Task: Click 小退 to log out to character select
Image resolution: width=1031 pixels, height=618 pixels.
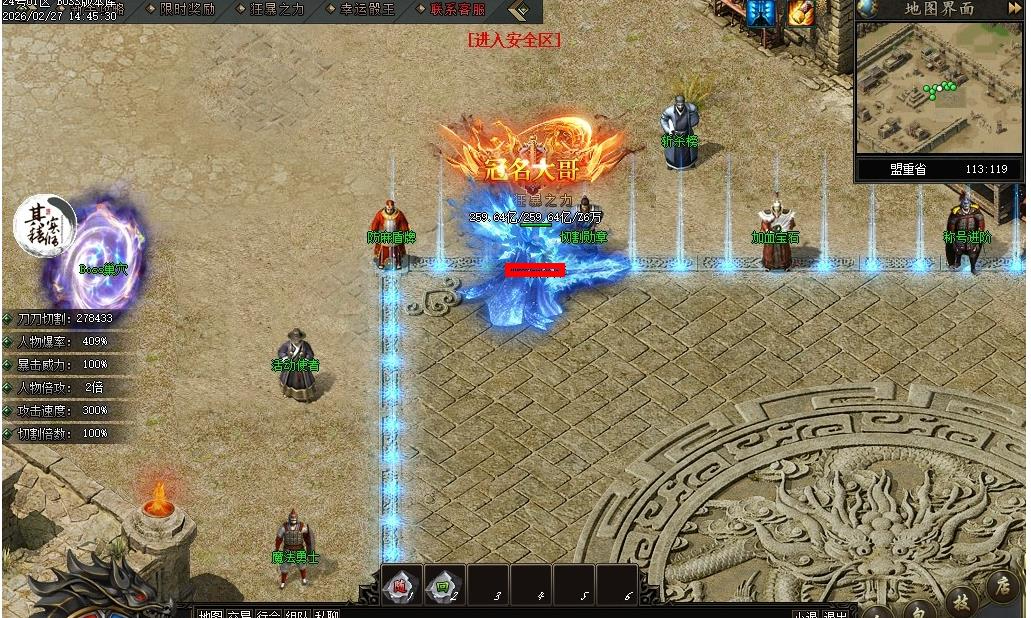Action: pos(806,613)
